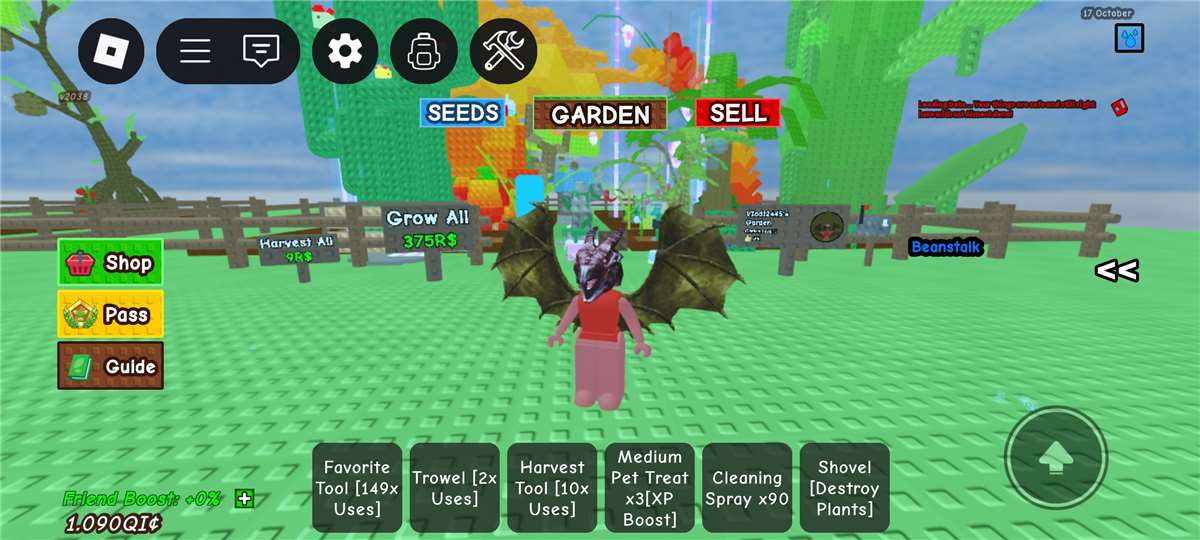Open the gear settings icon

[x=345, y=51]
